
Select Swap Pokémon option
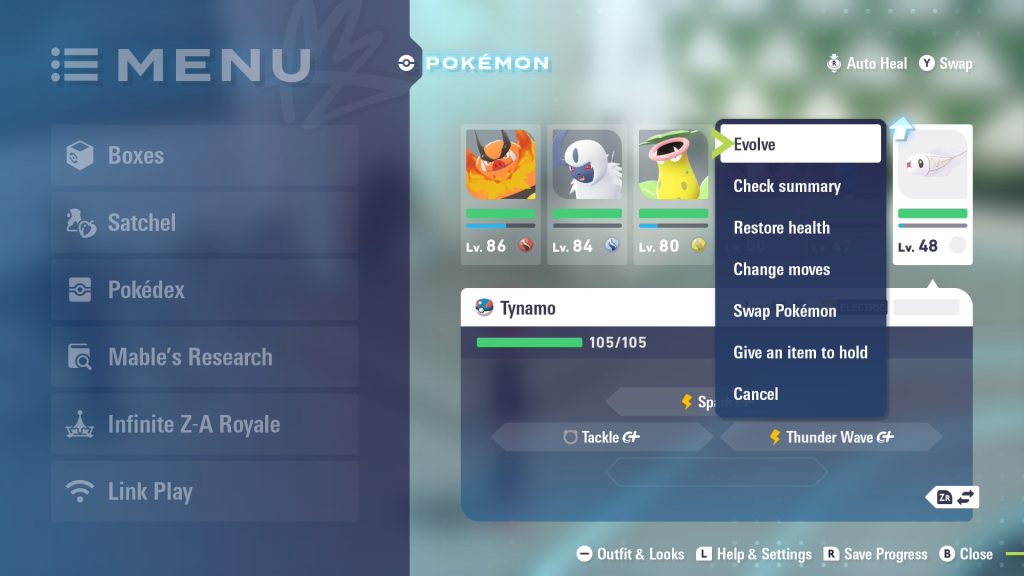800,311
